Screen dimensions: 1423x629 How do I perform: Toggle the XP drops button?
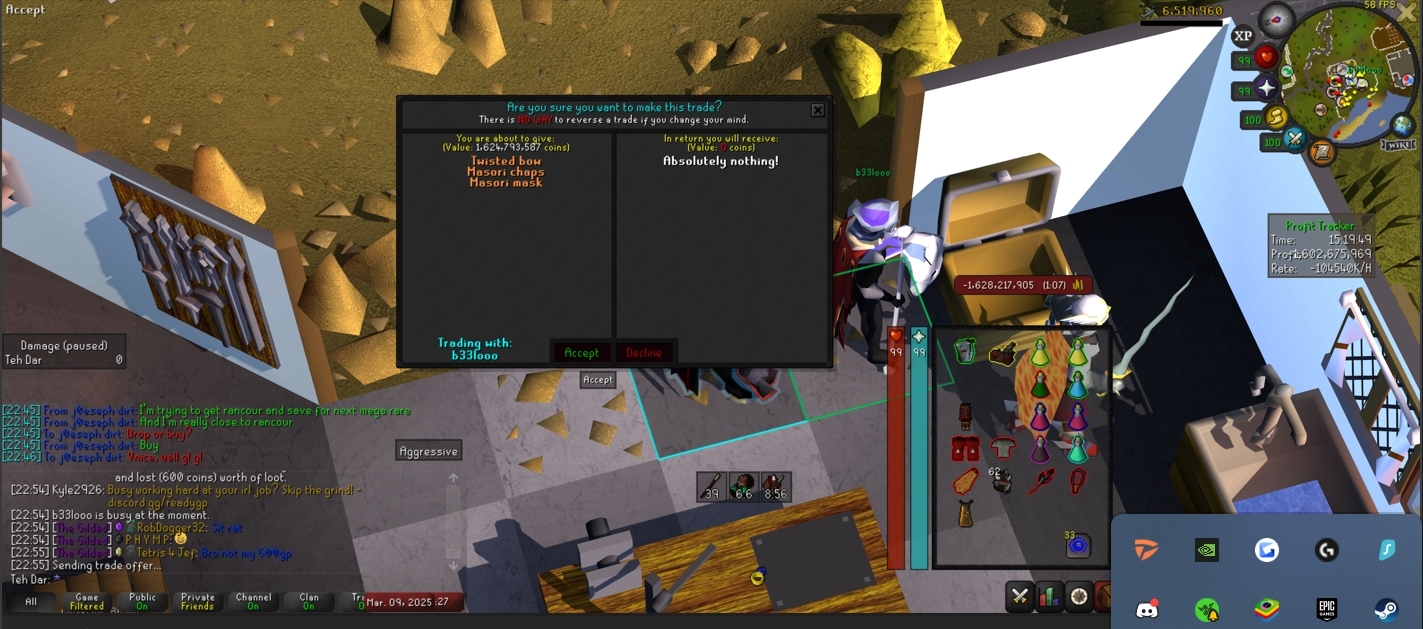(x=1243, y=36)
